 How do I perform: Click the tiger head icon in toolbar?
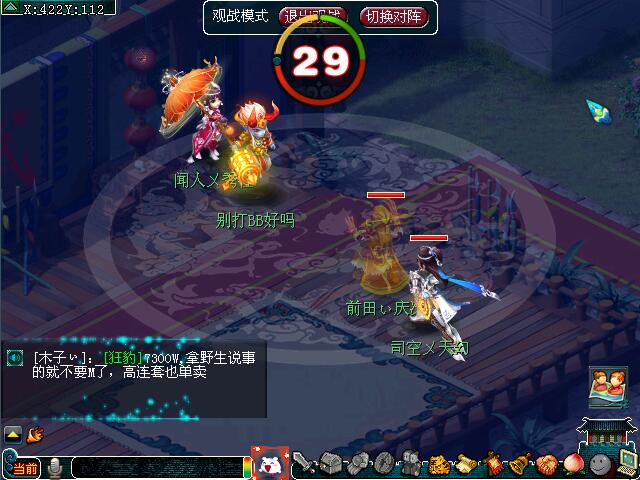coord(438,463)
